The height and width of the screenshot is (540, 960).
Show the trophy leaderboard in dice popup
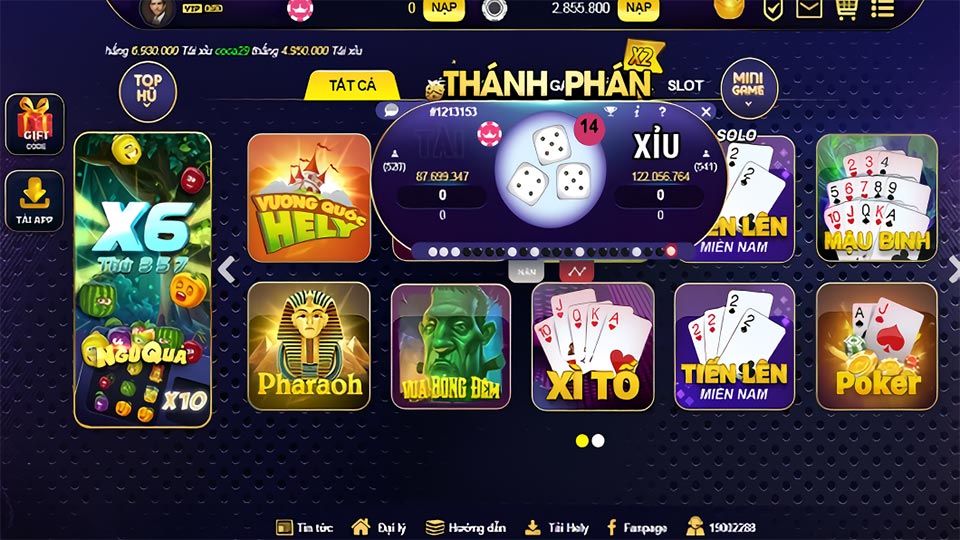611,112
